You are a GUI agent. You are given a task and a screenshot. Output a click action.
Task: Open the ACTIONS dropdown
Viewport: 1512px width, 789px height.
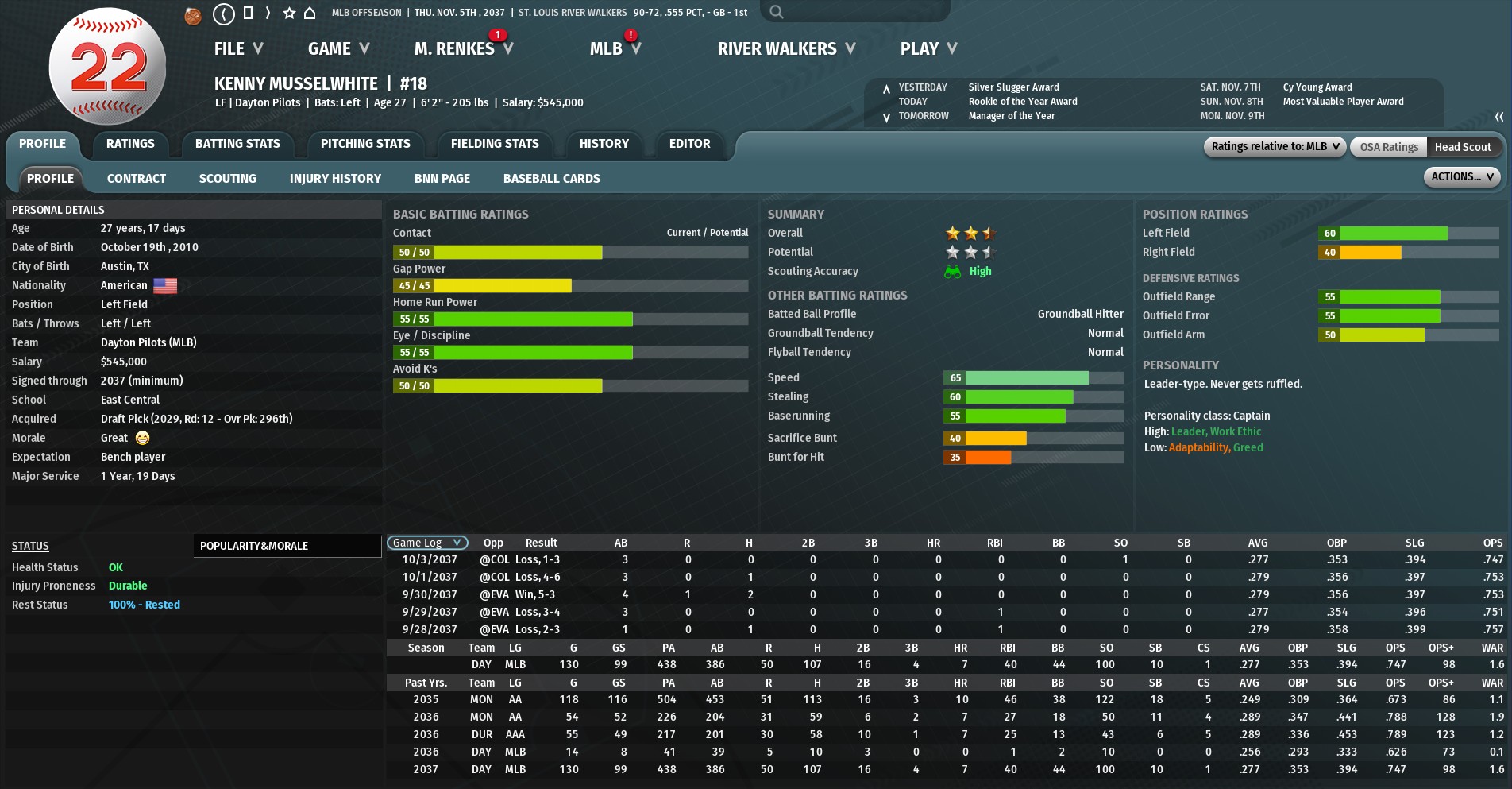pyautogui.click(x=1461, y=177)
